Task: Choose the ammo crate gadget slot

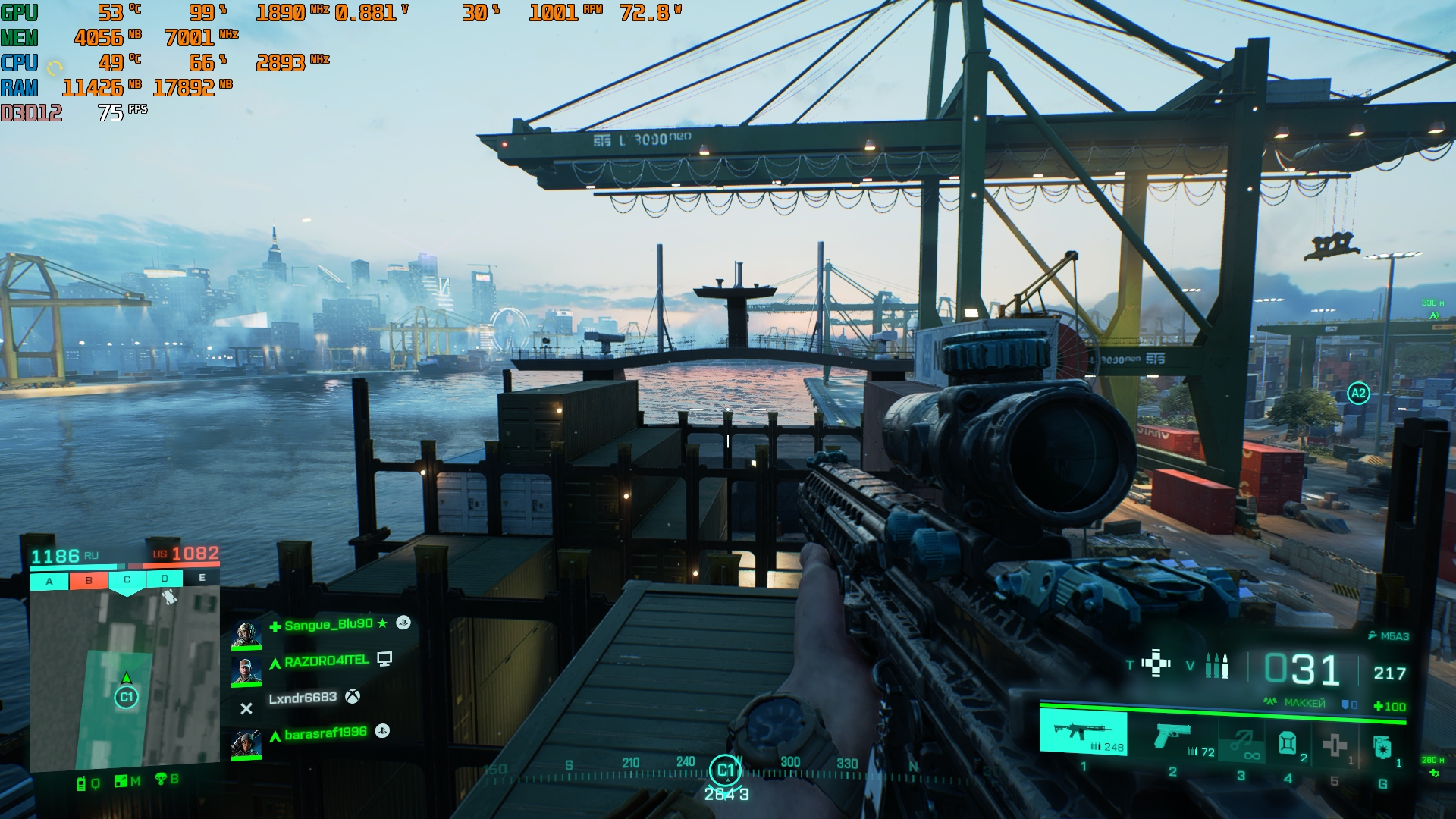Action: (x=1288, y=743)
